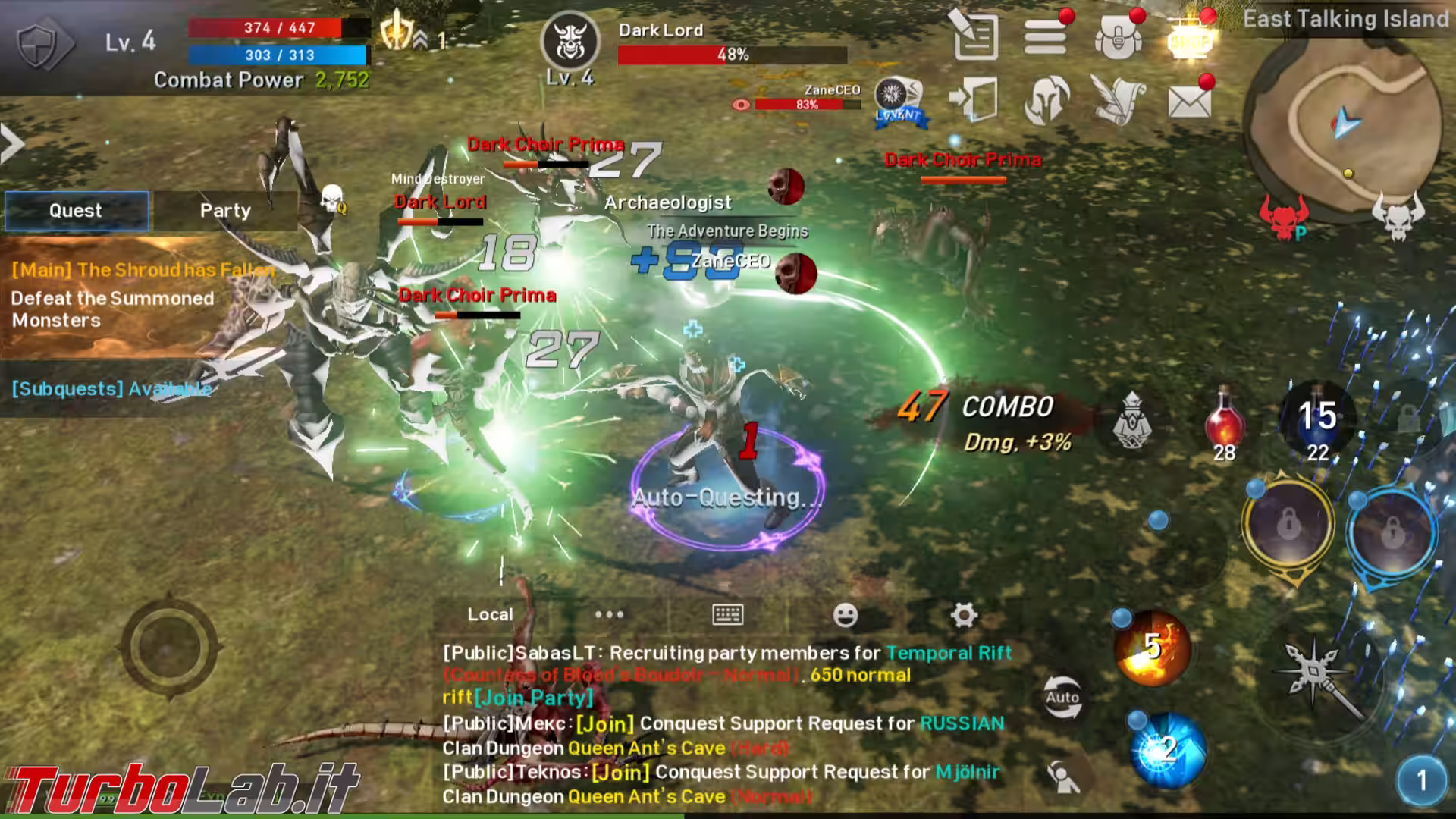Click Join Party link in chat
The height and width of the screenshot is (819, 1456).
[x=533, y=698]
